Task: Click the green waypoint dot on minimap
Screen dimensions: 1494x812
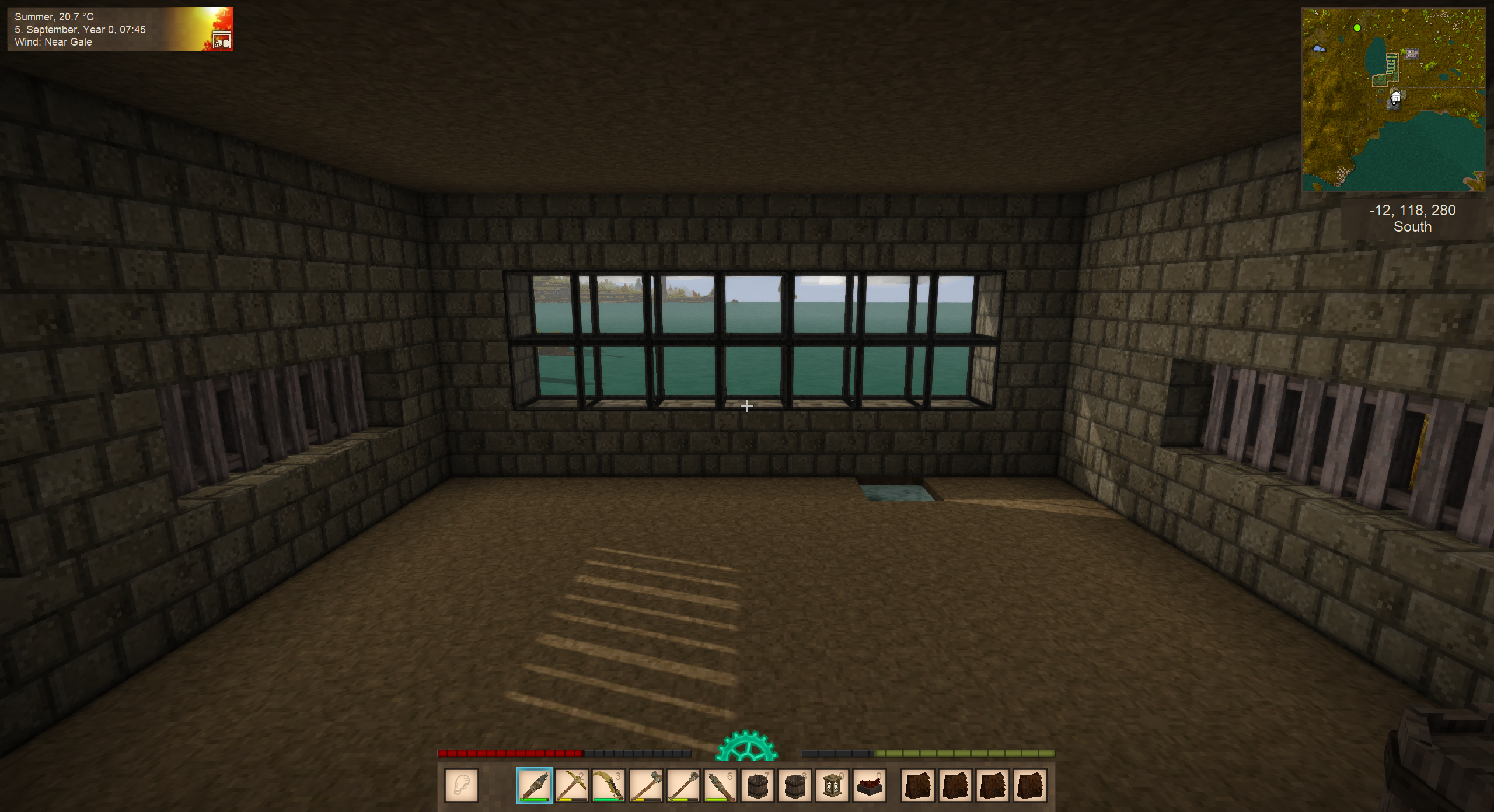Action: [1357, 28]
